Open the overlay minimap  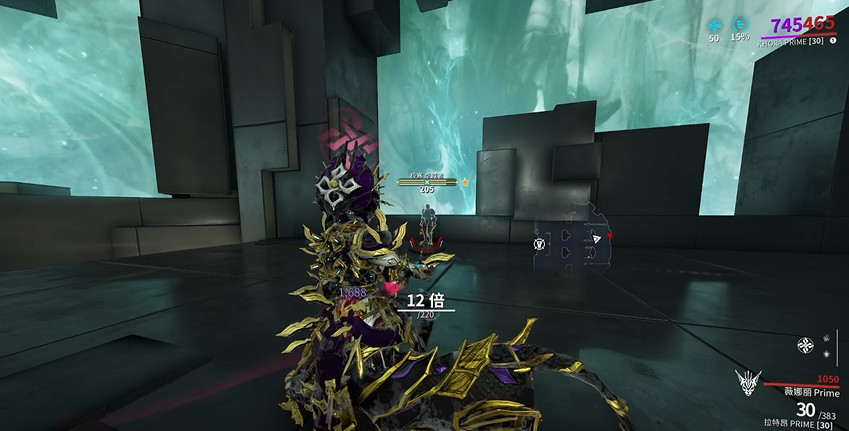(x=573, y=239)
